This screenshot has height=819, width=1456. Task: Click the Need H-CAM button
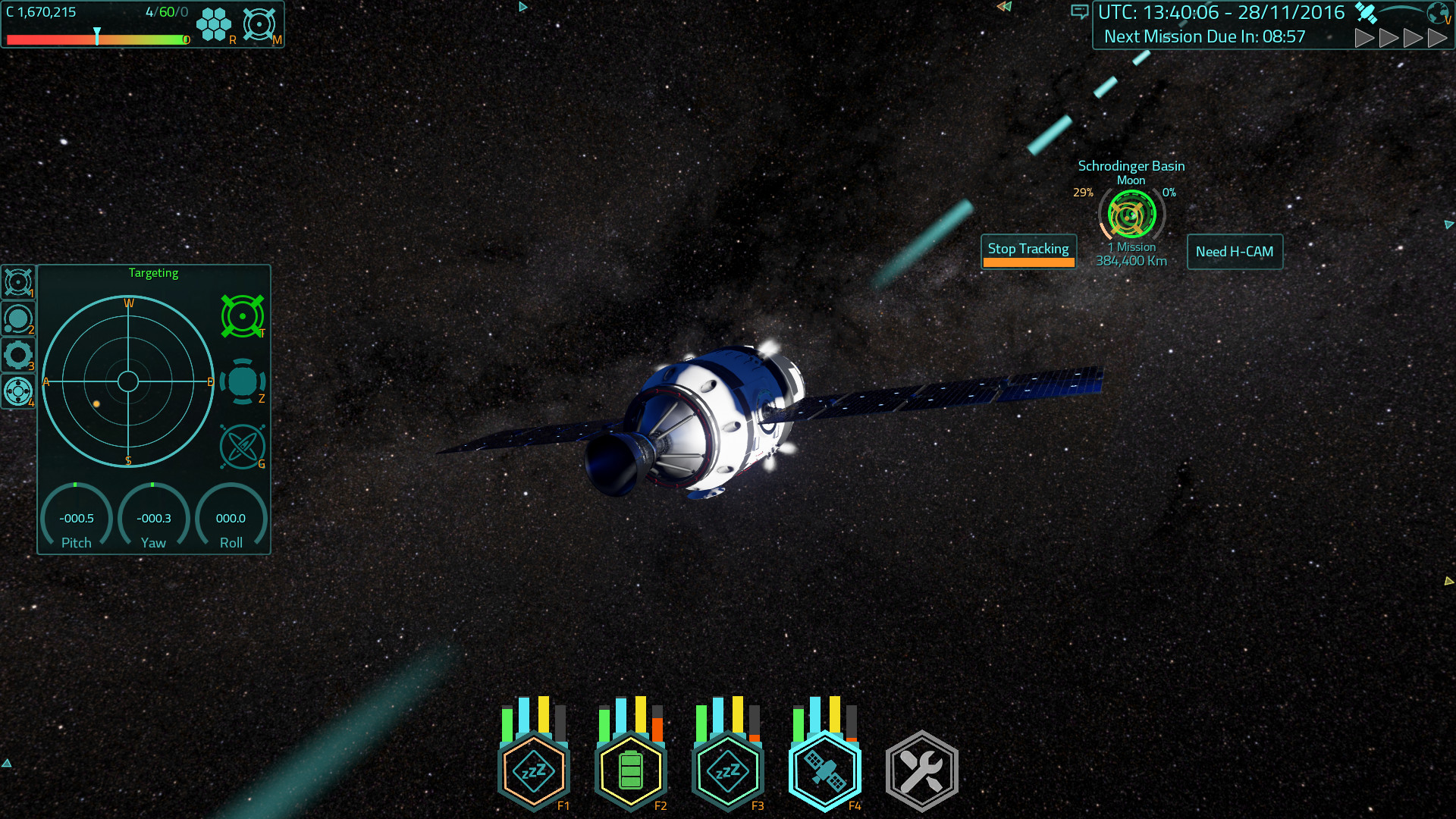click(x=1235, y=252)
